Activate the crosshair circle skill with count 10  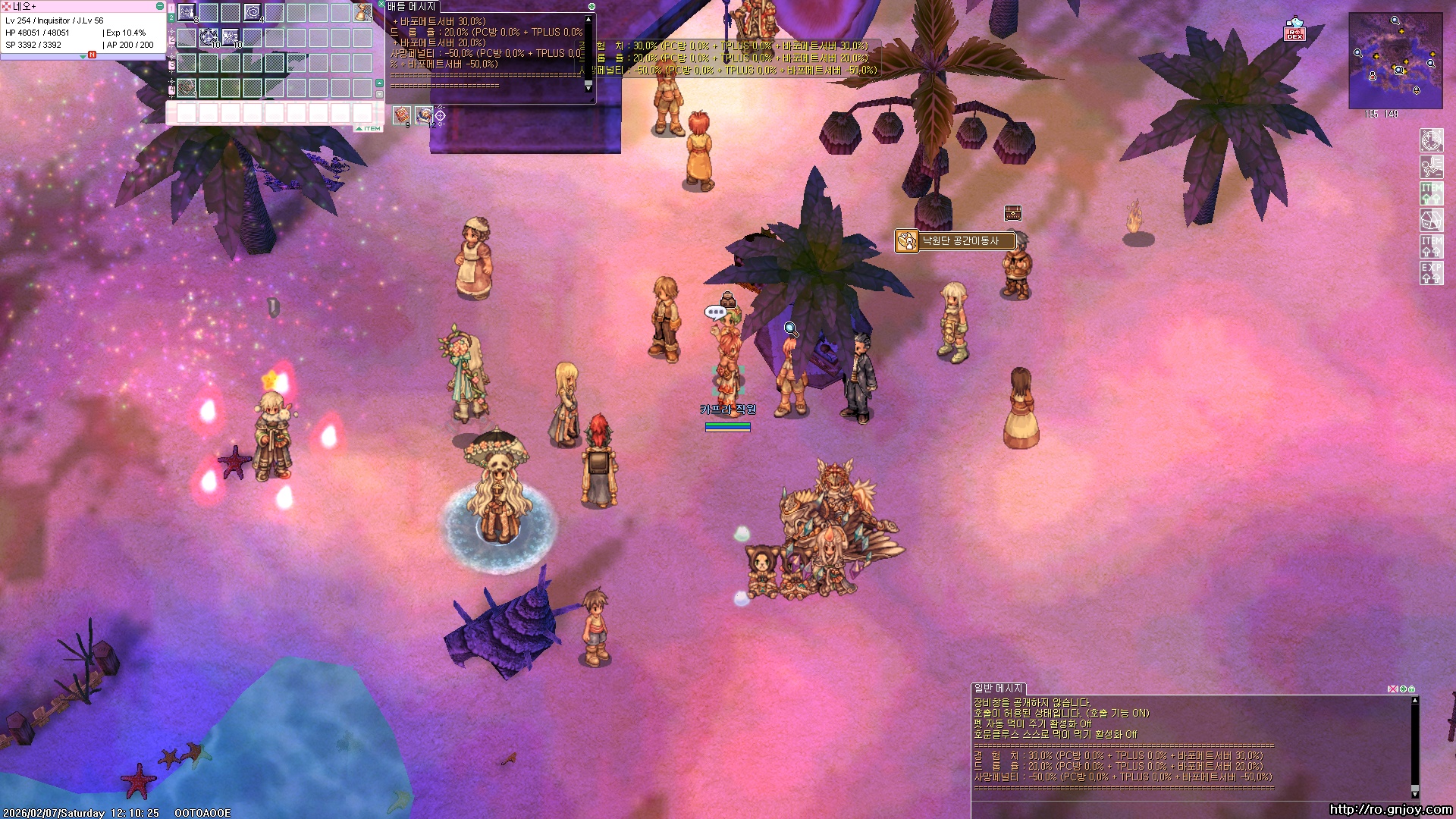(209, 37)
